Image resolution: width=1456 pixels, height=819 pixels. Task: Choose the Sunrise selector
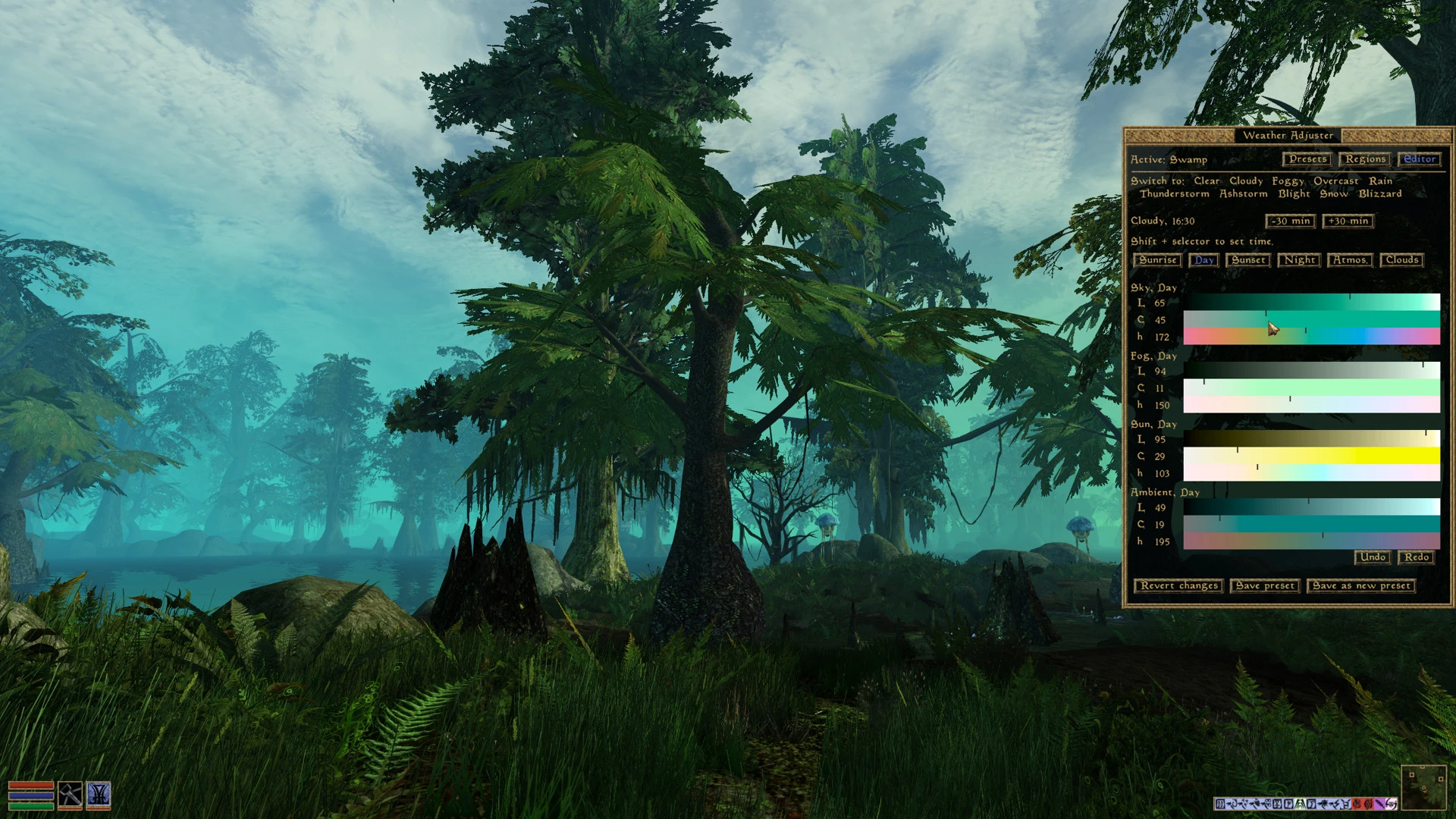pos(1157,260)
